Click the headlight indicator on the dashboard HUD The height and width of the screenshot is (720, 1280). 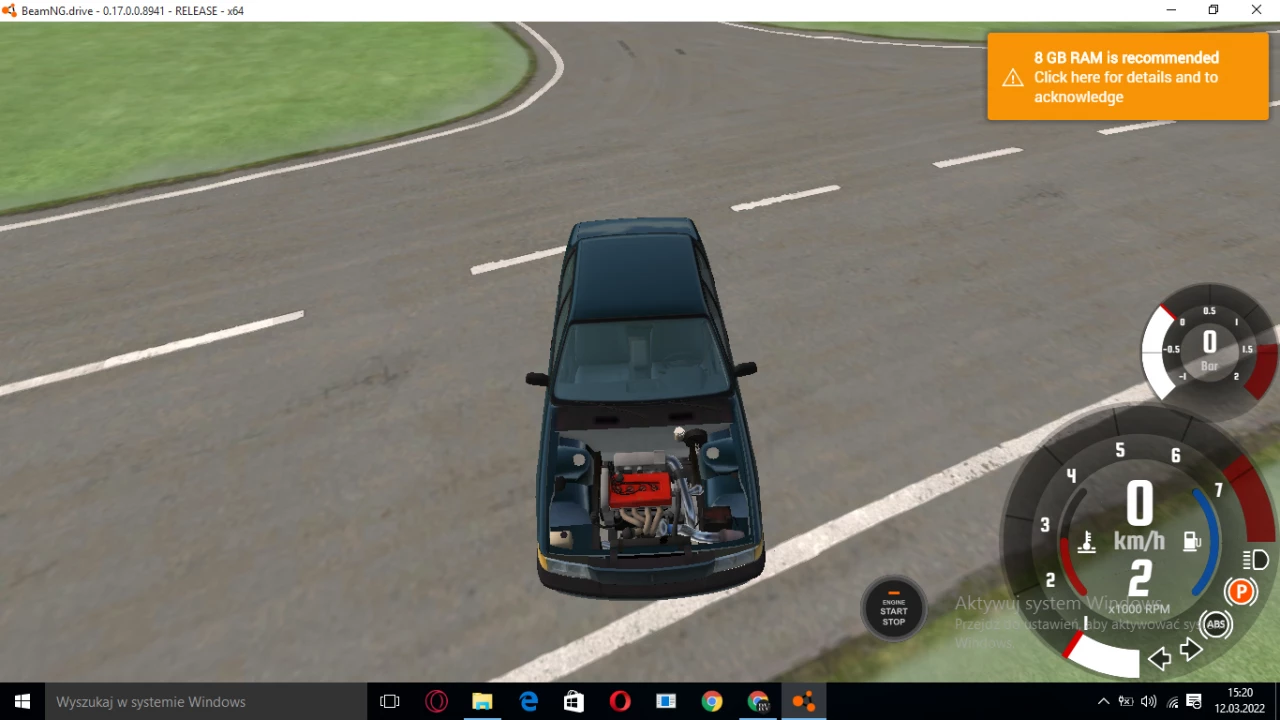(1256, 561)
